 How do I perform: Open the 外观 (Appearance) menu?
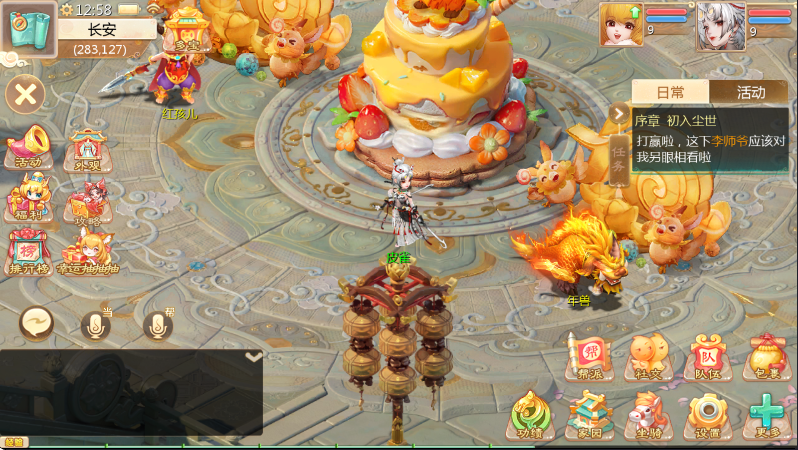(87, 150)
